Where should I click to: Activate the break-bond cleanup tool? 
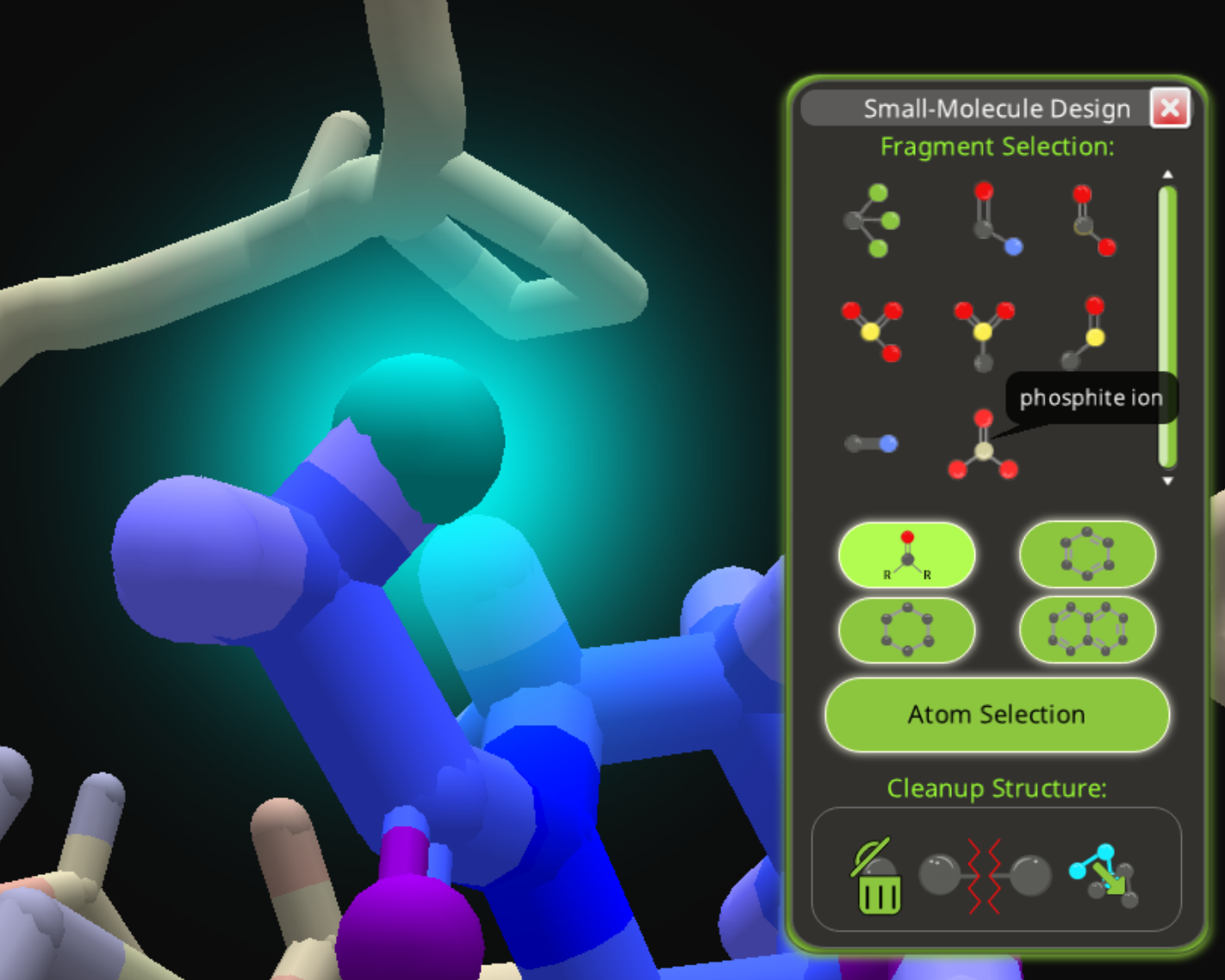(x=985, y=877)
